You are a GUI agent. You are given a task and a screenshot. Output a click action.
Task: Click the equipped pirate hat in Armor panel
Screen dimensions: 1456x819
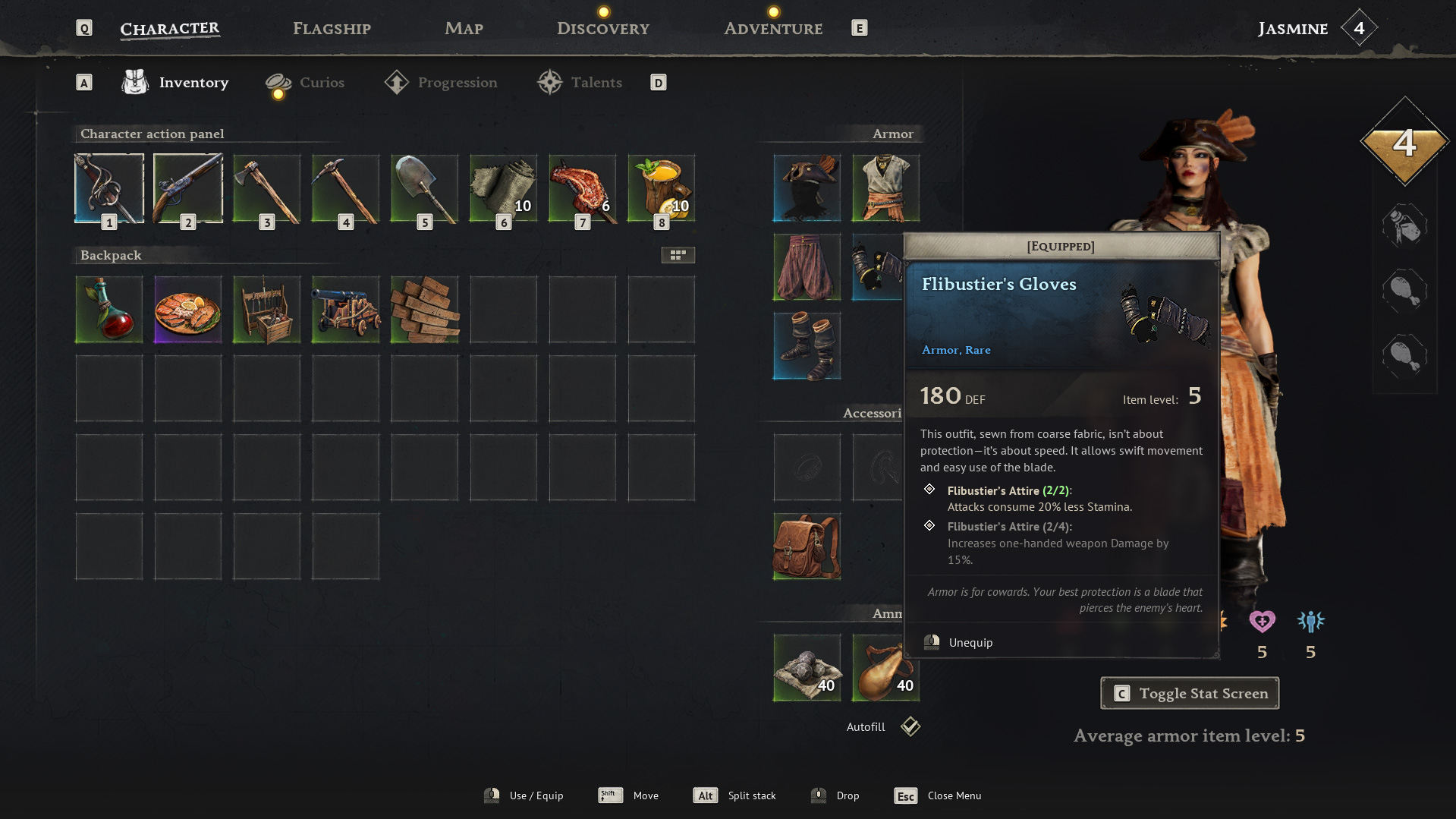click(806, 187)
